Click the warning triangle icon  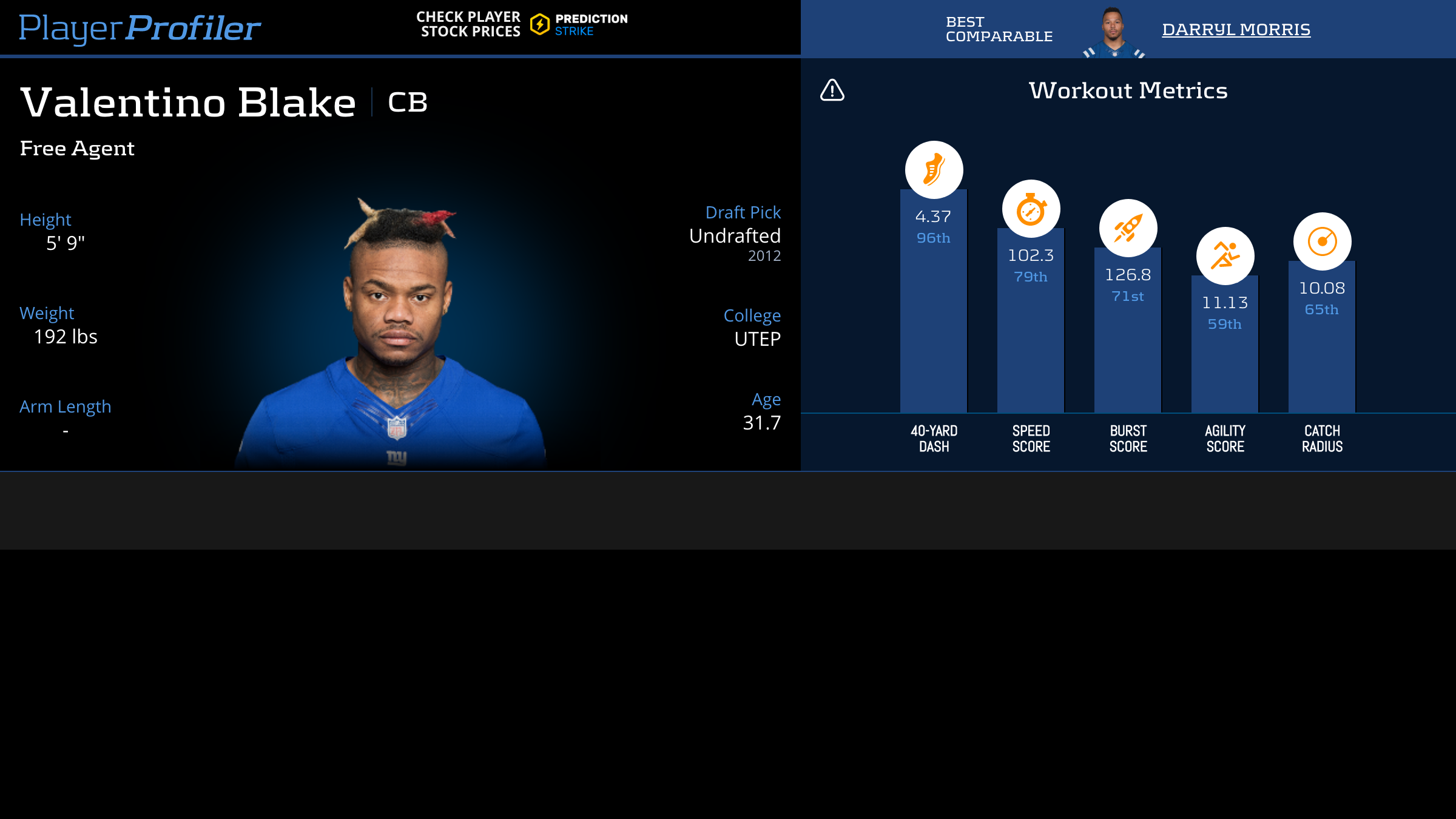832,90
